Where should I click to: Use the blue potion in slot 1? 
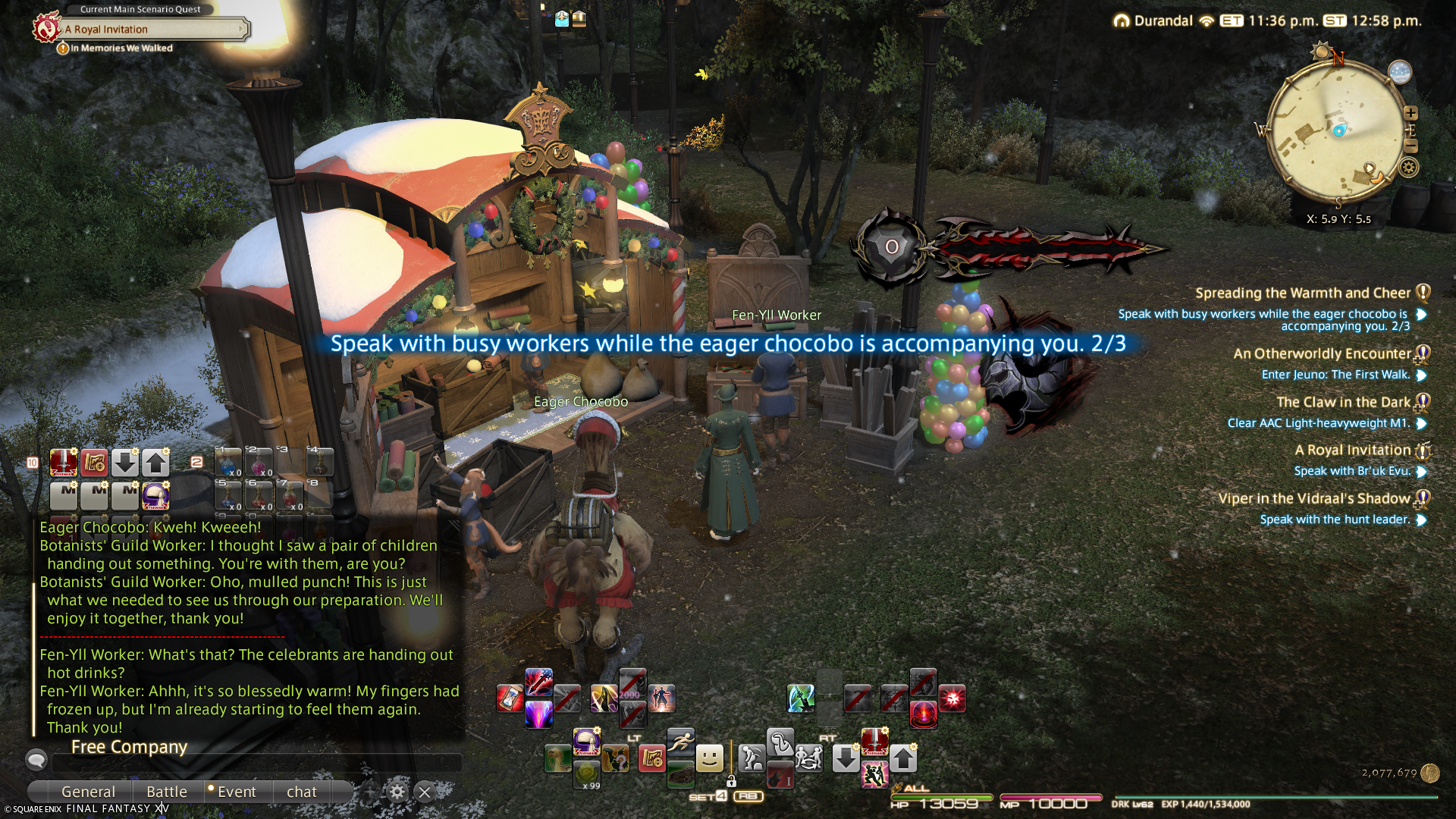tap(227, 462)
